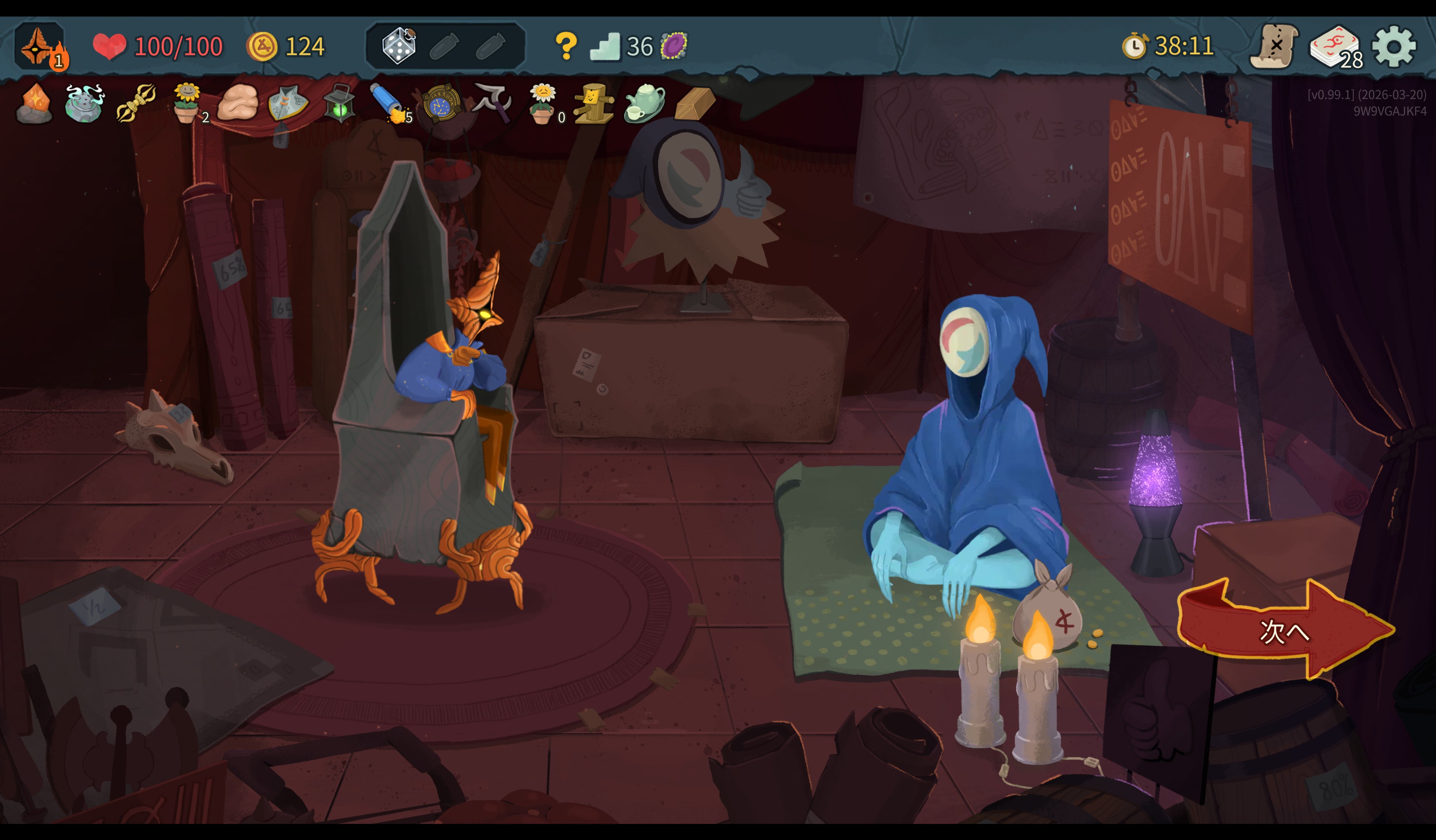Select the dice potion slot
1436x840 pixels.
point(399,46)
